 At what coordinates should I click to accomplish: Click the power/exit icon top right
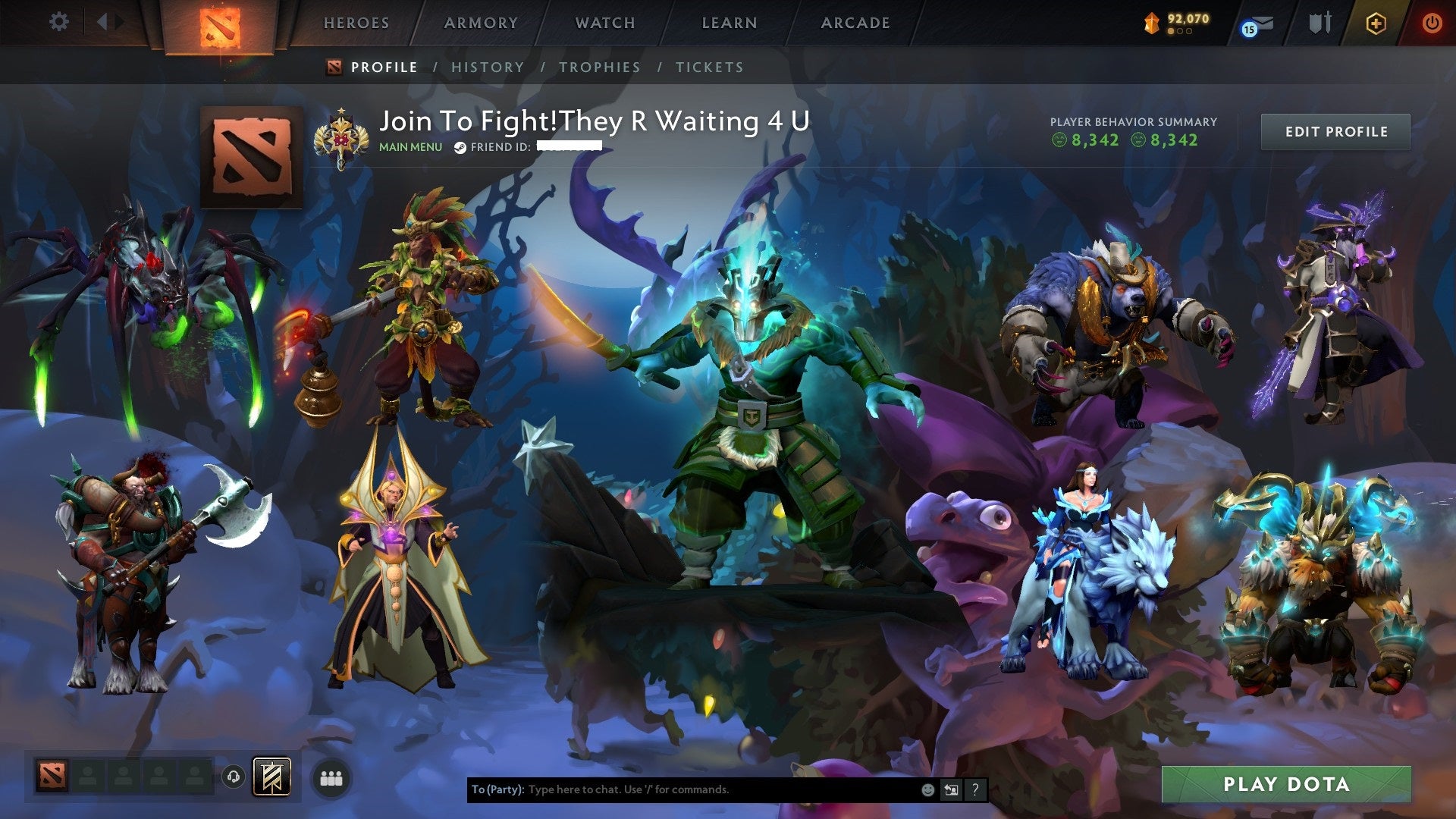(x=1433, y=23)
